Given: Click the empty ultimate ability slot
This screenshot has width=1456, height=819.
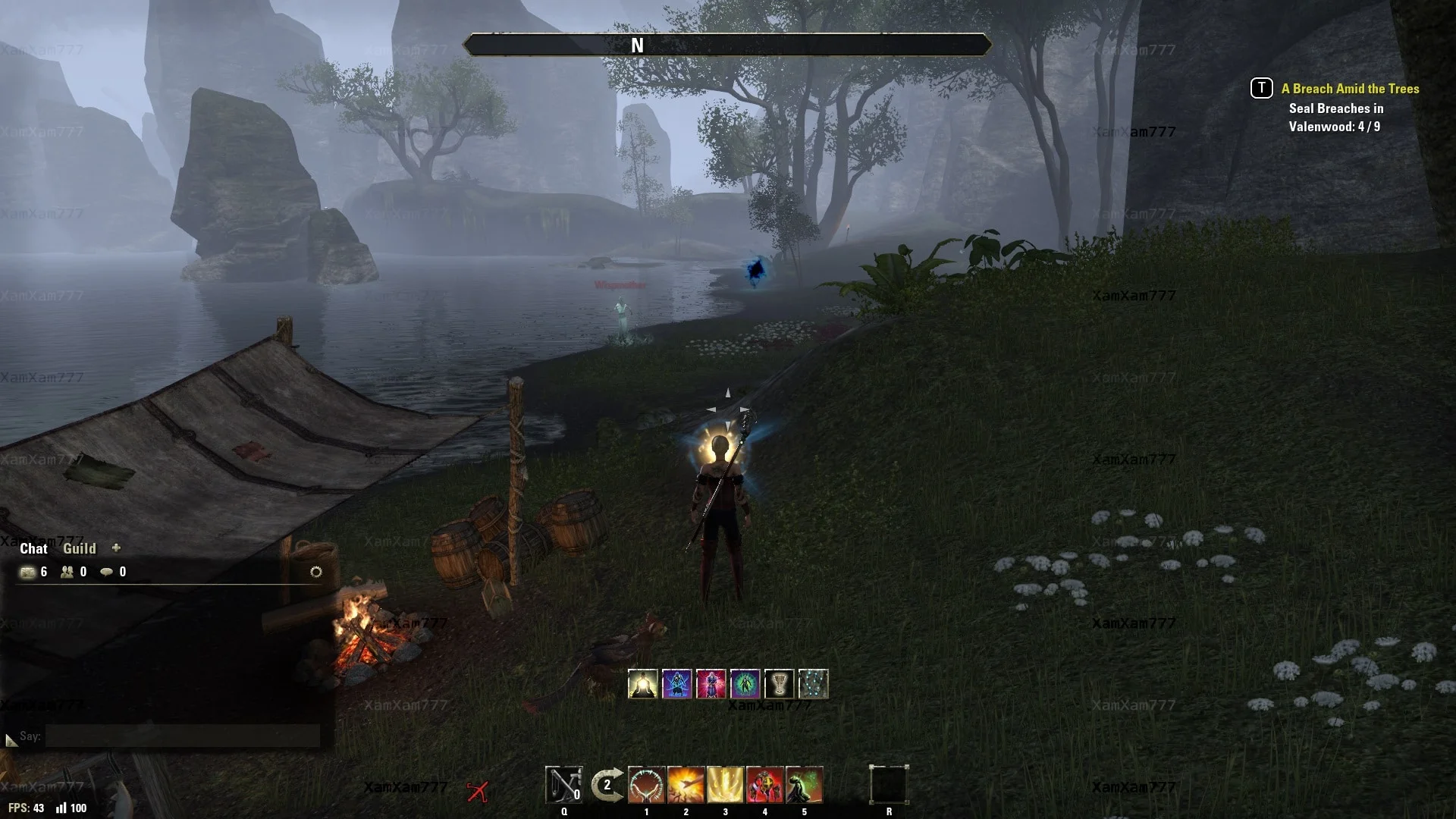Looking at the screenshot, I should click(x=889, y=784).
